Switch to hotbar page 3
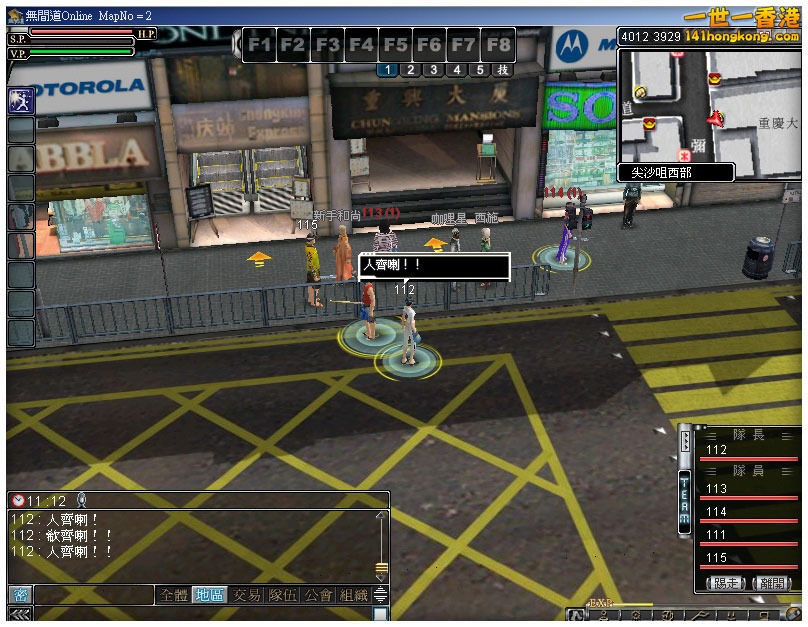This screenshot has width=808, height=627. 433,70
